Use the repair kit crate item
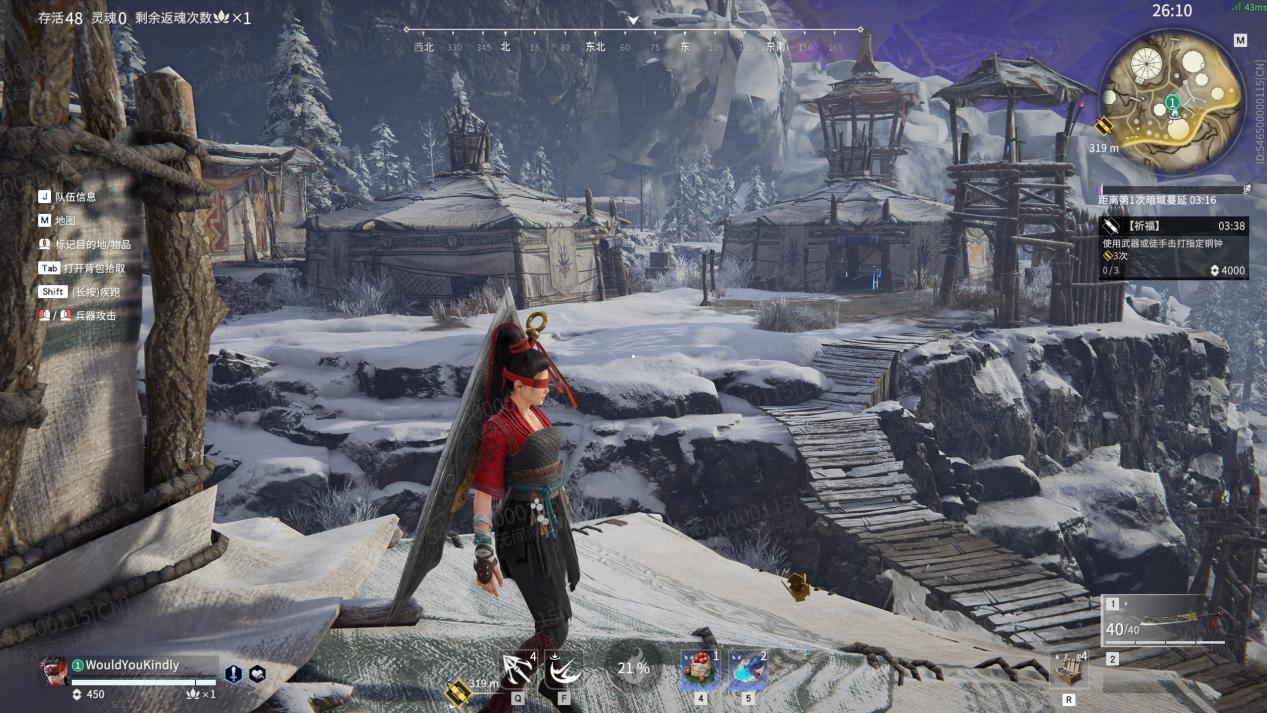The height and width of the screenshot is (713, 1267). click(x=1068, y=669)
